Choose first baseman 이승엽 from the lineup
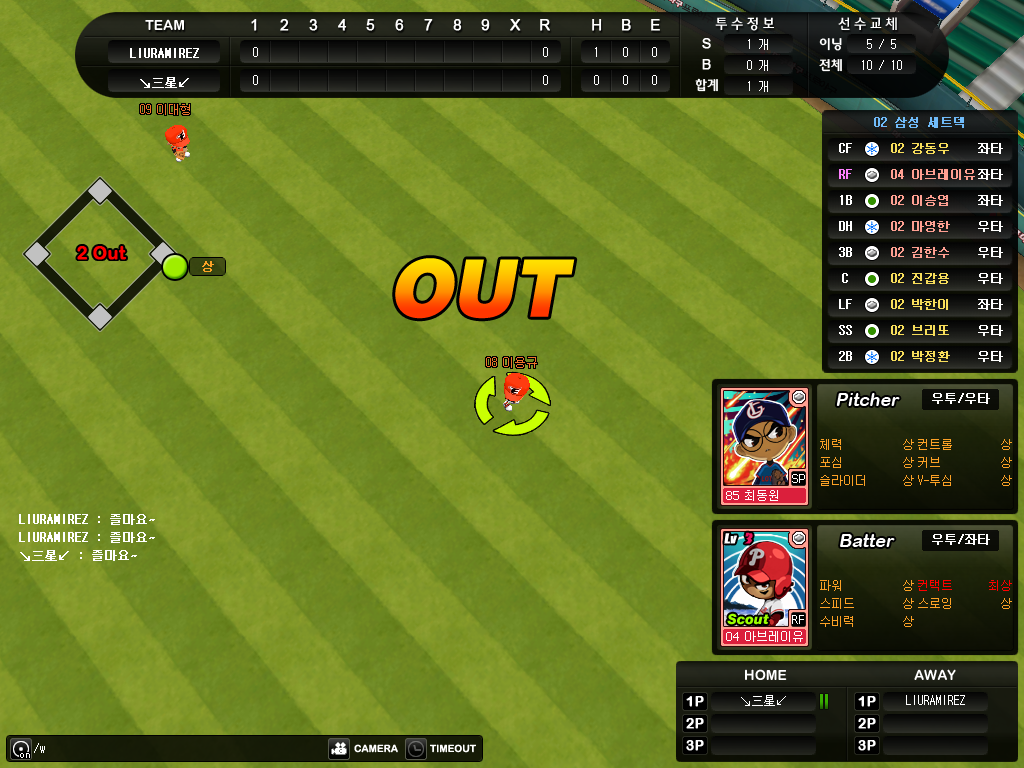 (919, 201)
